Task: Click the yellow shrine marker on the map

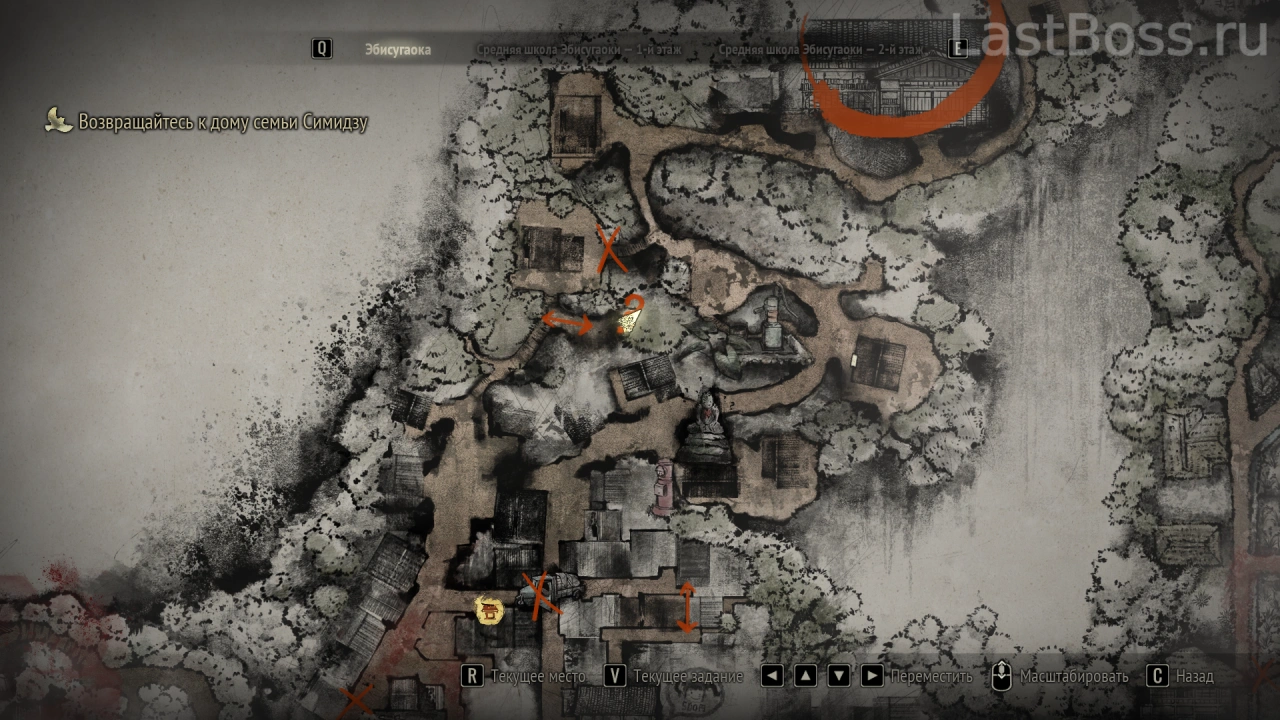Action: [x=489, y=609]
